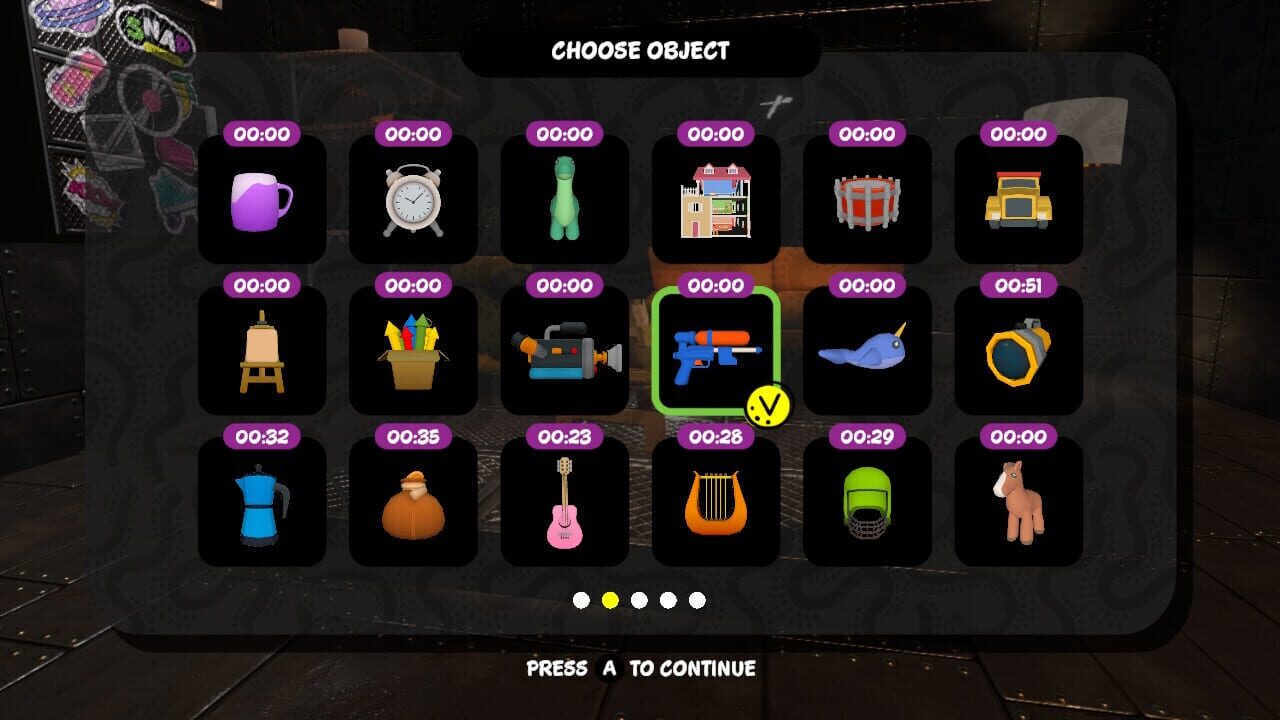This screenshot has width=1280, height=720.
Task: Pick the green dinosaur toy
Action: pyautogui.click(x=564, y=200)
